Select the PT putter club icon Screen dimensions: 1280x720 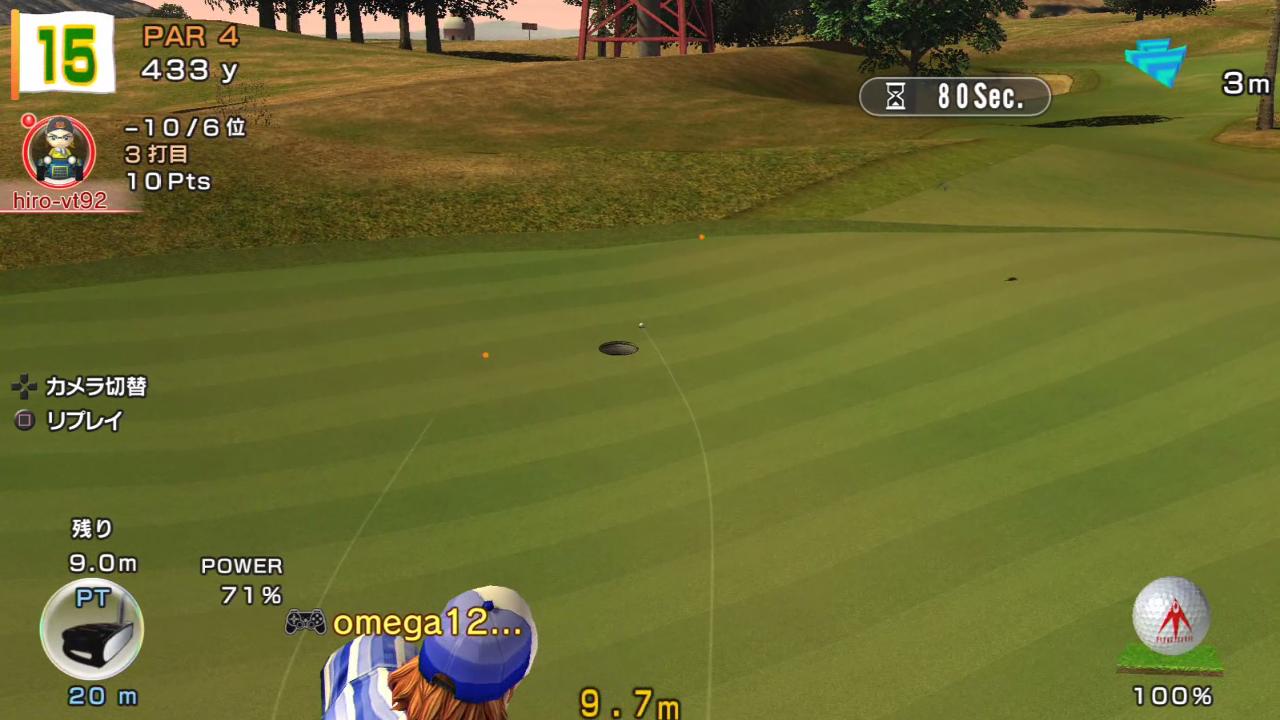tap(91, 631)
